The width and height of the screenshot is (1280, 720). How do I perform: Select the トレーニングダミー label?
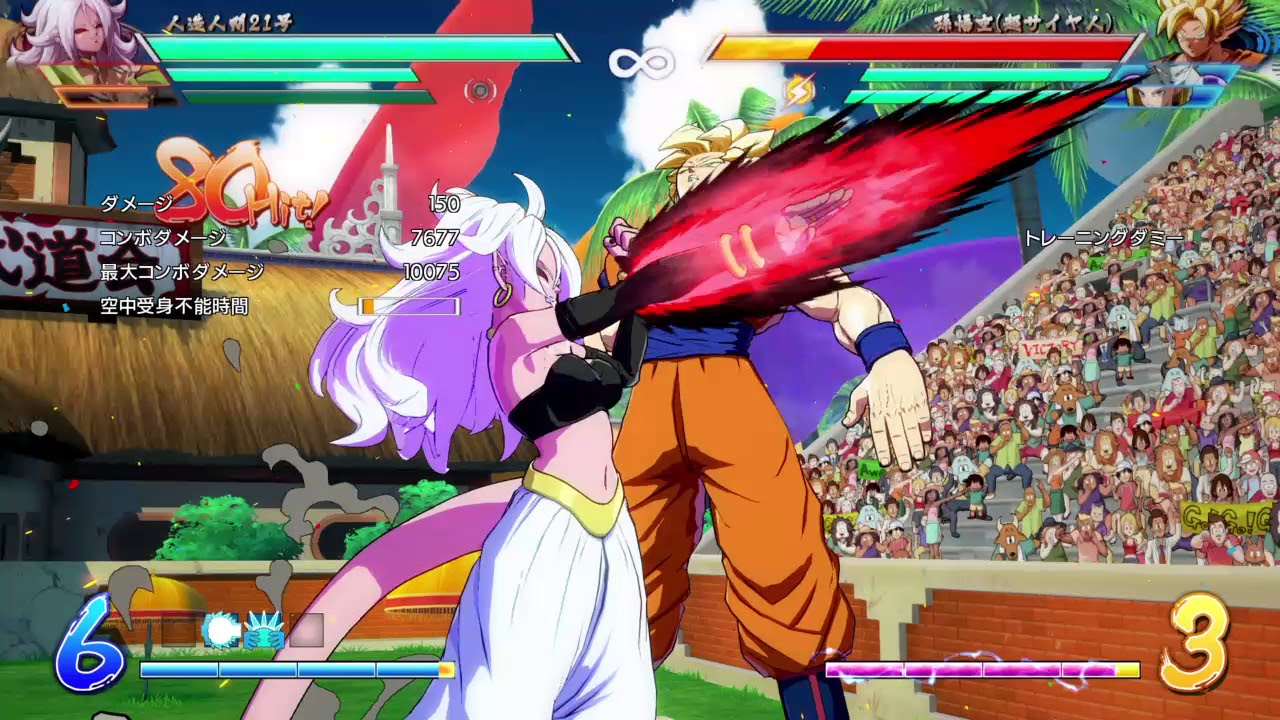pyautogui.click(x=1103, y=237)
